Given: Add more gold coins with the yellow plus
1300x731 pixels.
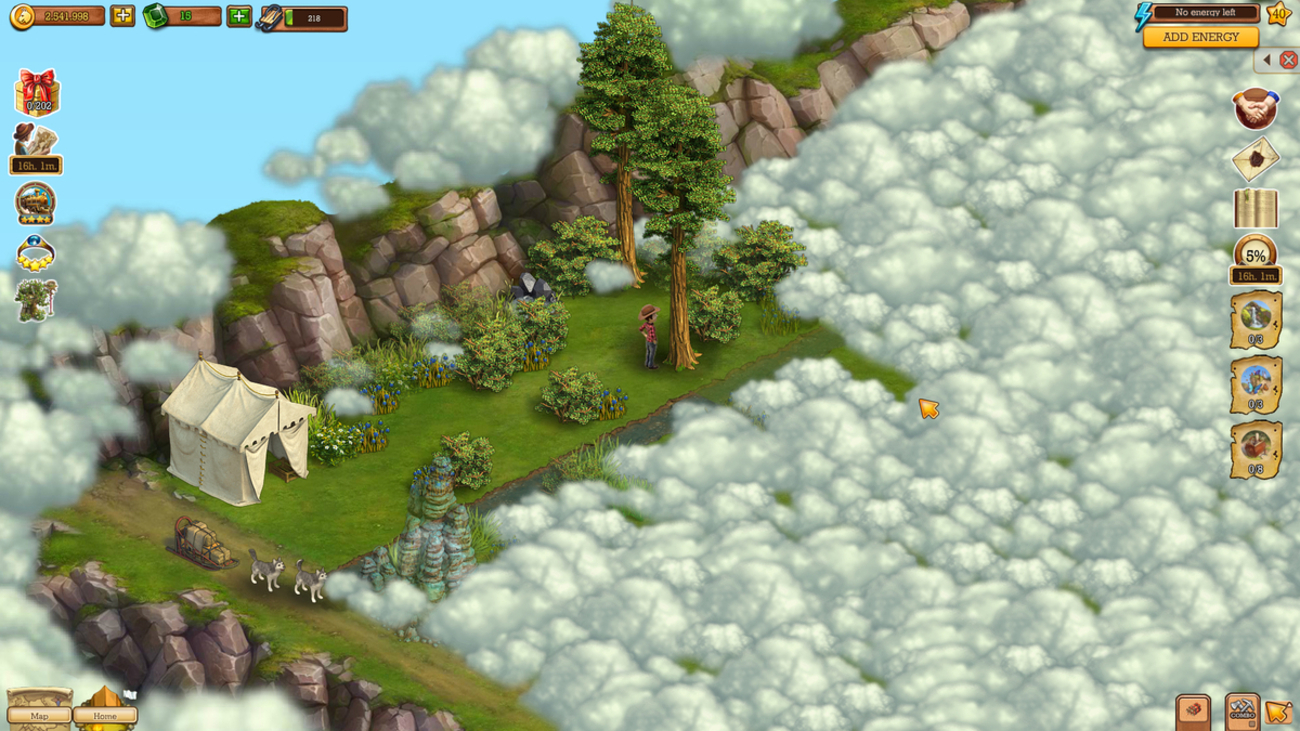Looking at the screenshot, I should click(x=122, y=16).
